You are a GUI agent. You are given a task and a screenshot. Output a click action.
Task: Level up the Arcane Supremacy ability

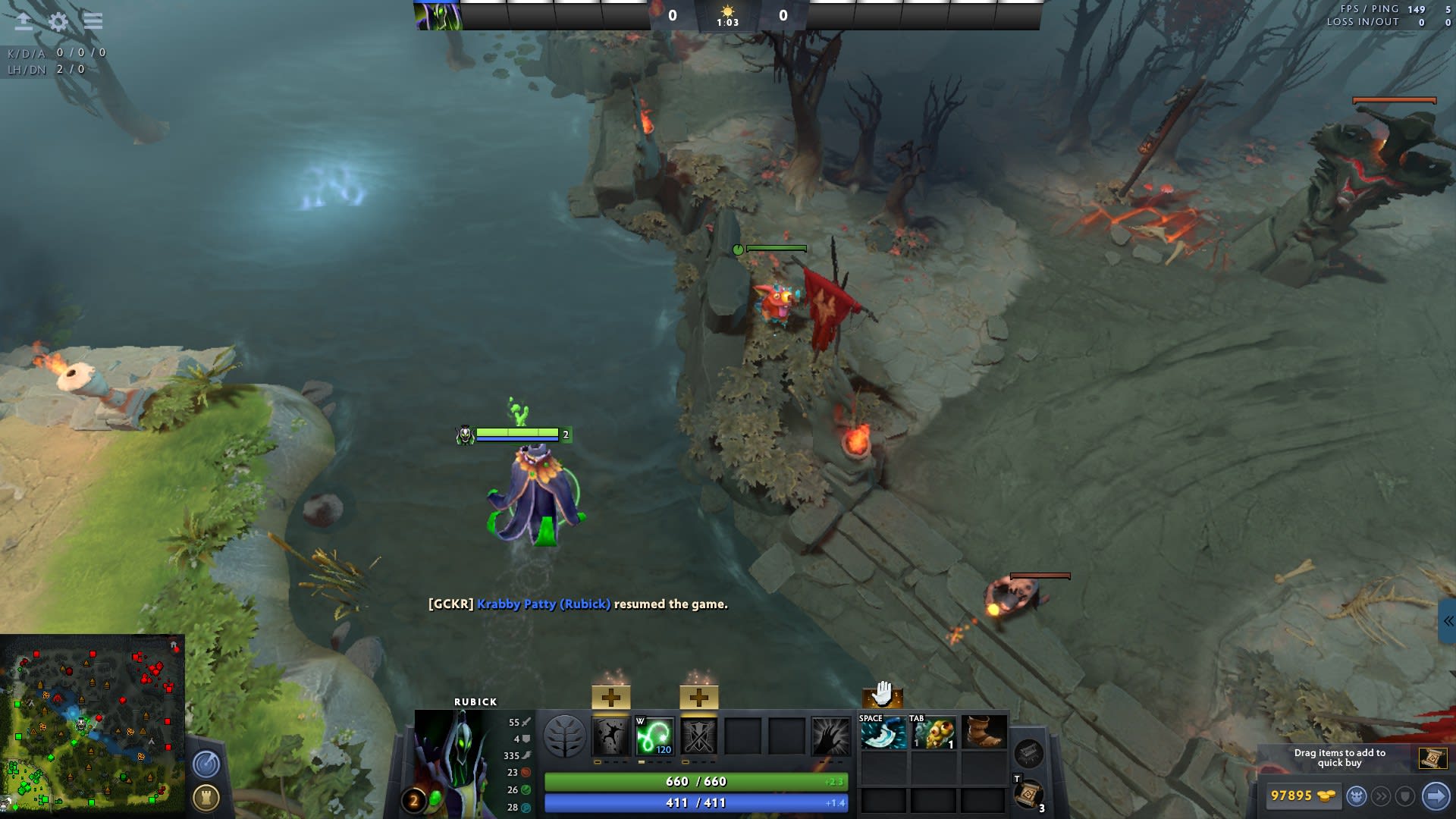(698, 697)
